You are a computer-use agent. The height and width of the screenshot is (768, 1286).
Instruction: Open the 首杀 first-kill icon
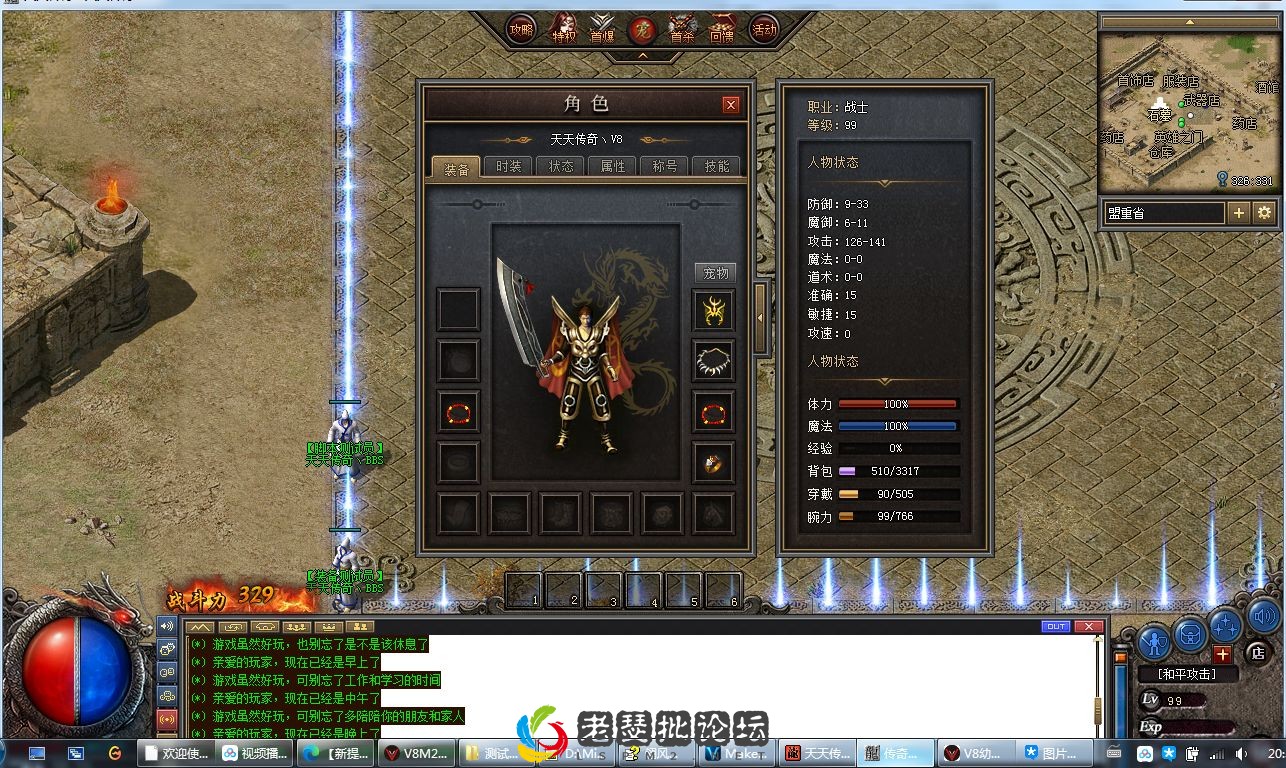click(x=682, y=28)
